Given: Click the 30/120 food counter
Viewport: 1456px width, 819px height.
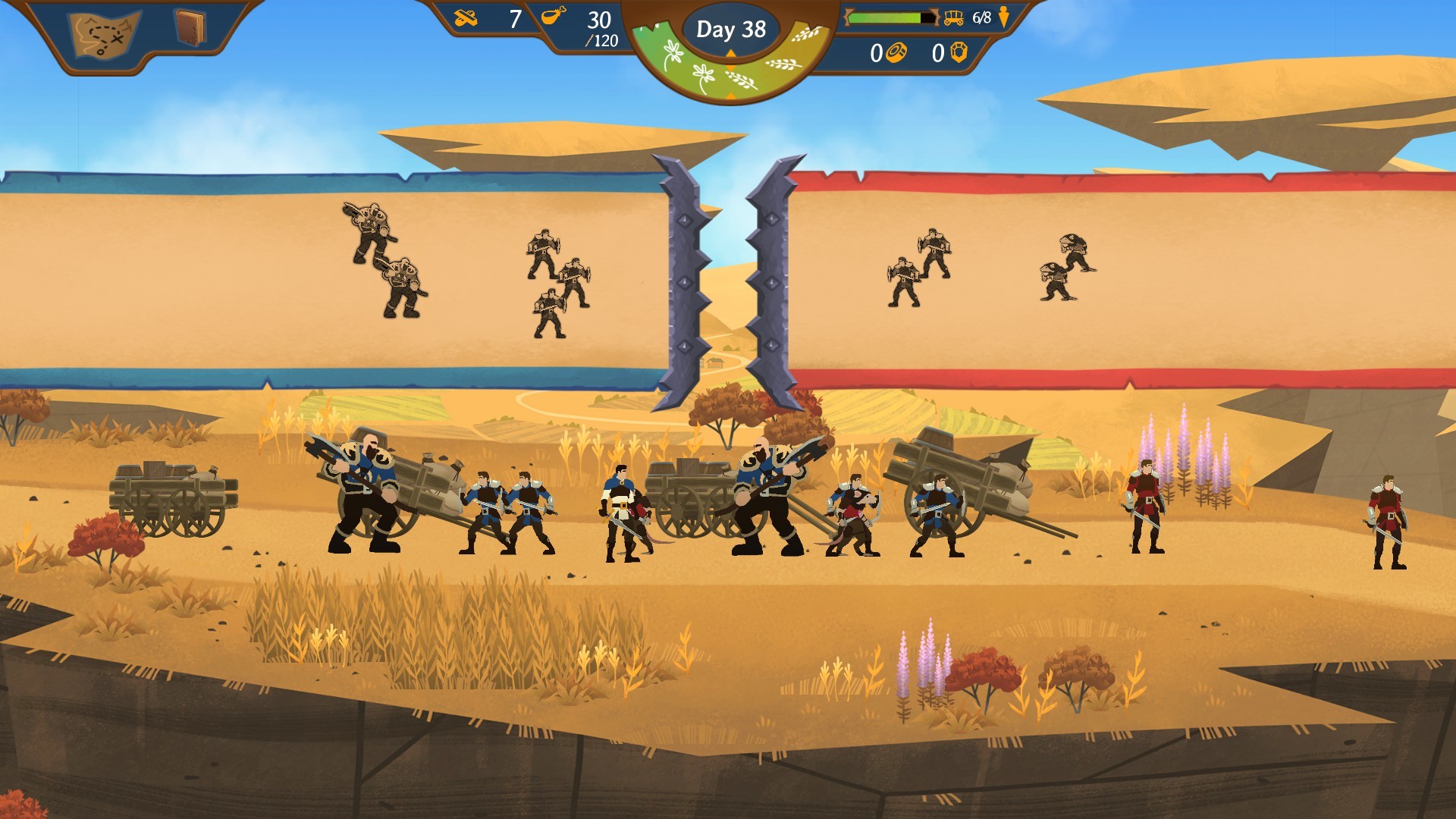Looking at the screenshot, I should tap(599, 30).
